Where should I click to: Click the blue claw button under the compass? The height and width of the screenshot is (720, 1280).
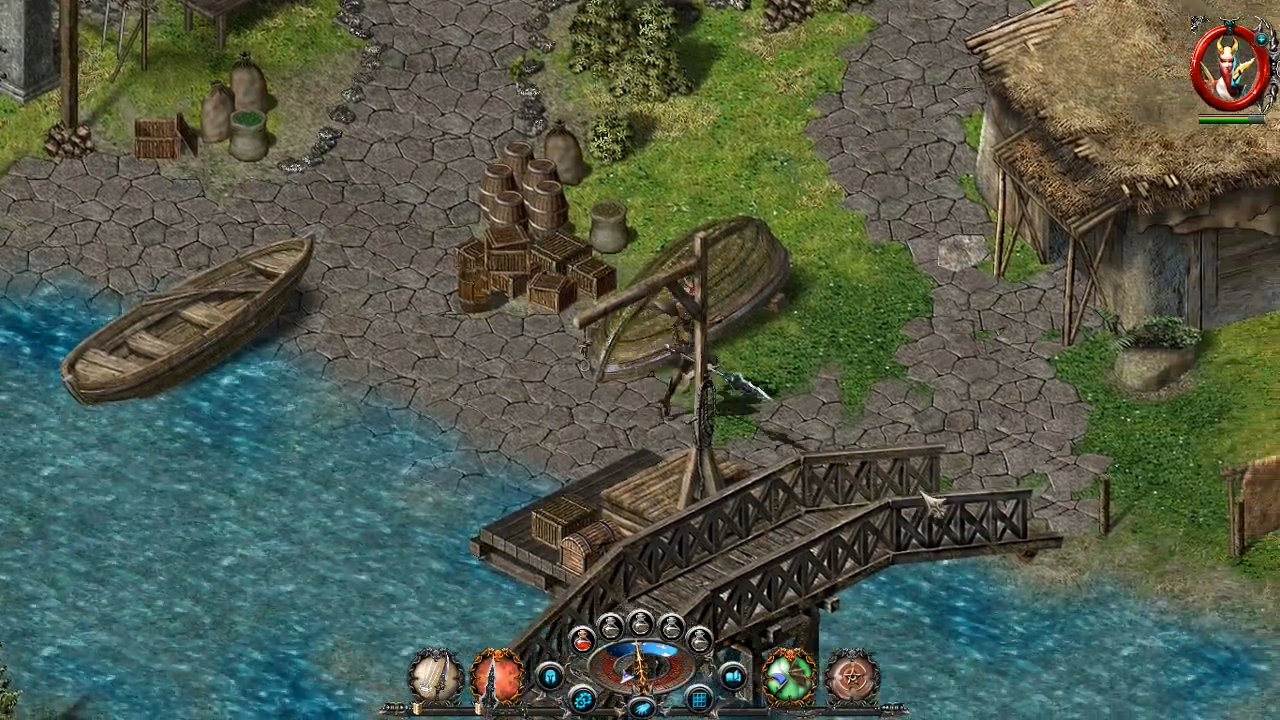point(641,708)
